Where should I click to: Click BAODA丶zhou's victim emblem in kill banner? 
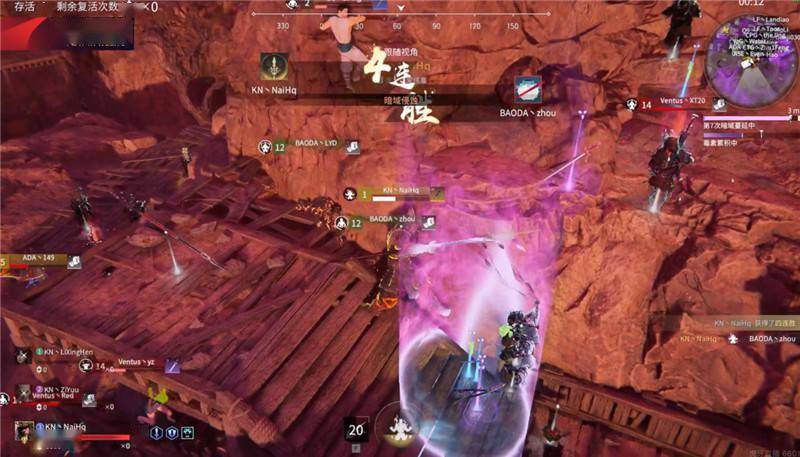click(x=527, y=89)
